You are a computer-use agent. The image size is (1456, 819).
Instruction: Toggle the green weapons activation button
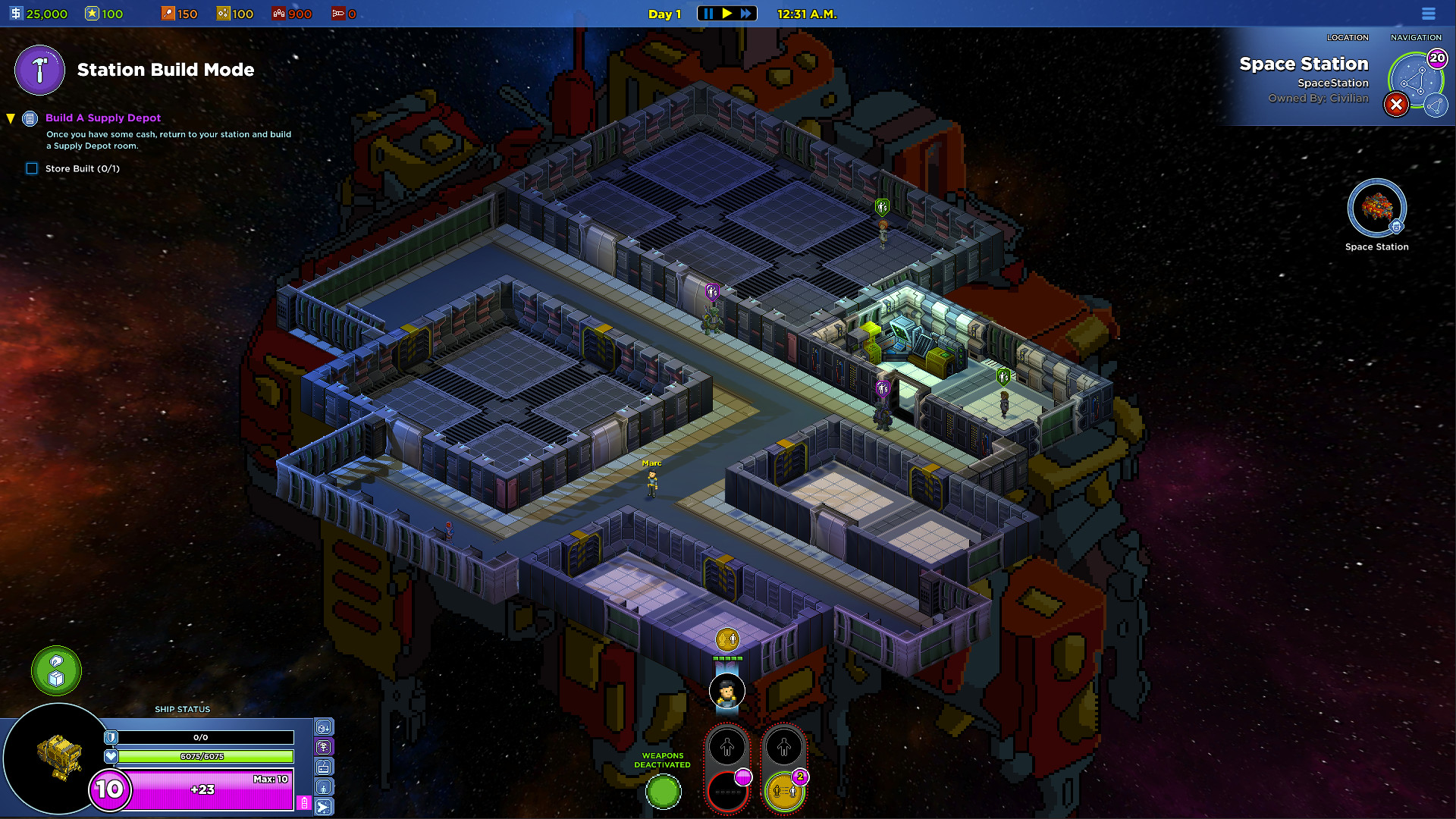664,792
